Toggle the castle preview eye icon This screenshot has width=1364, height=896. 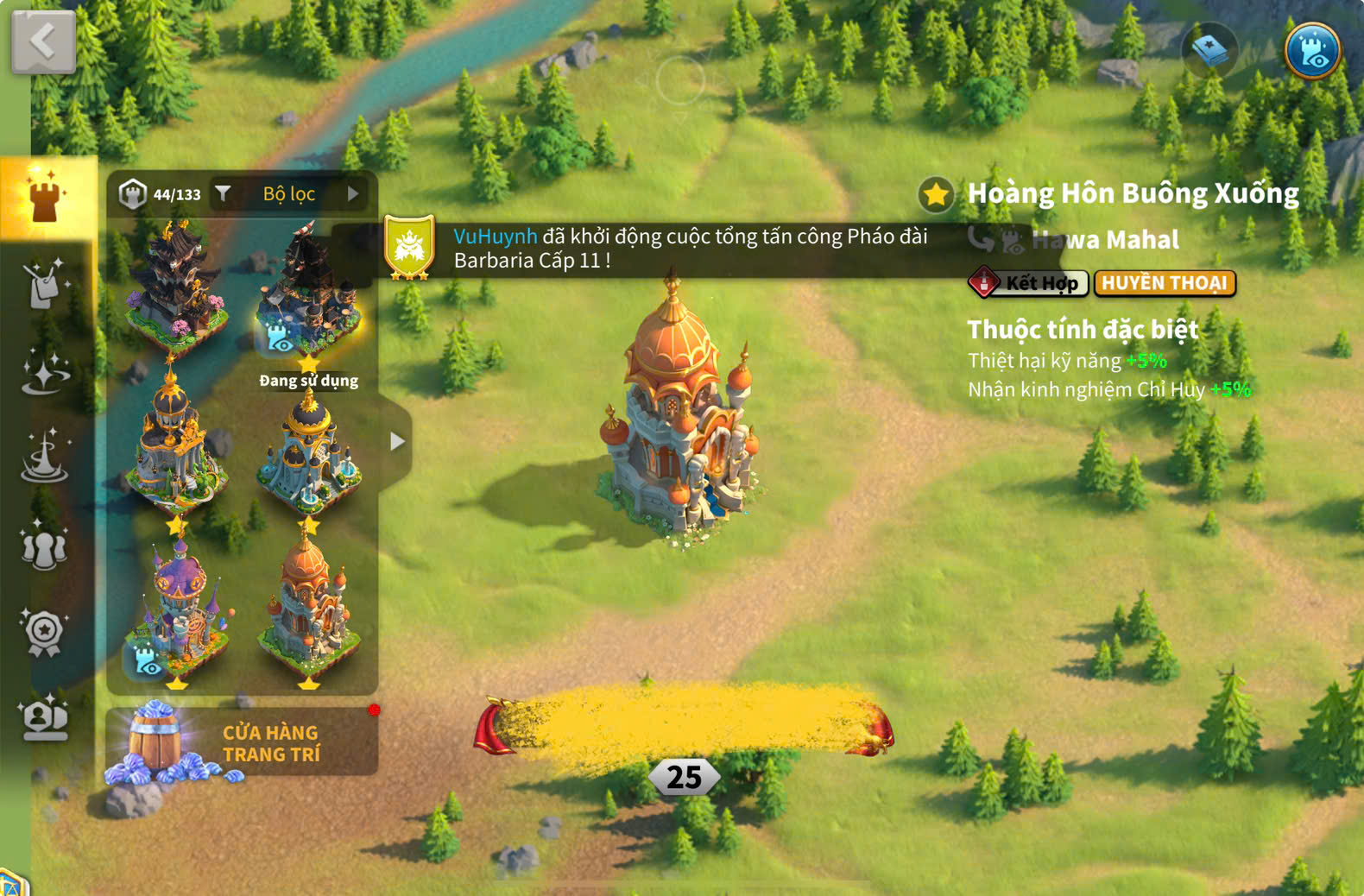(x=1311, y=50)
